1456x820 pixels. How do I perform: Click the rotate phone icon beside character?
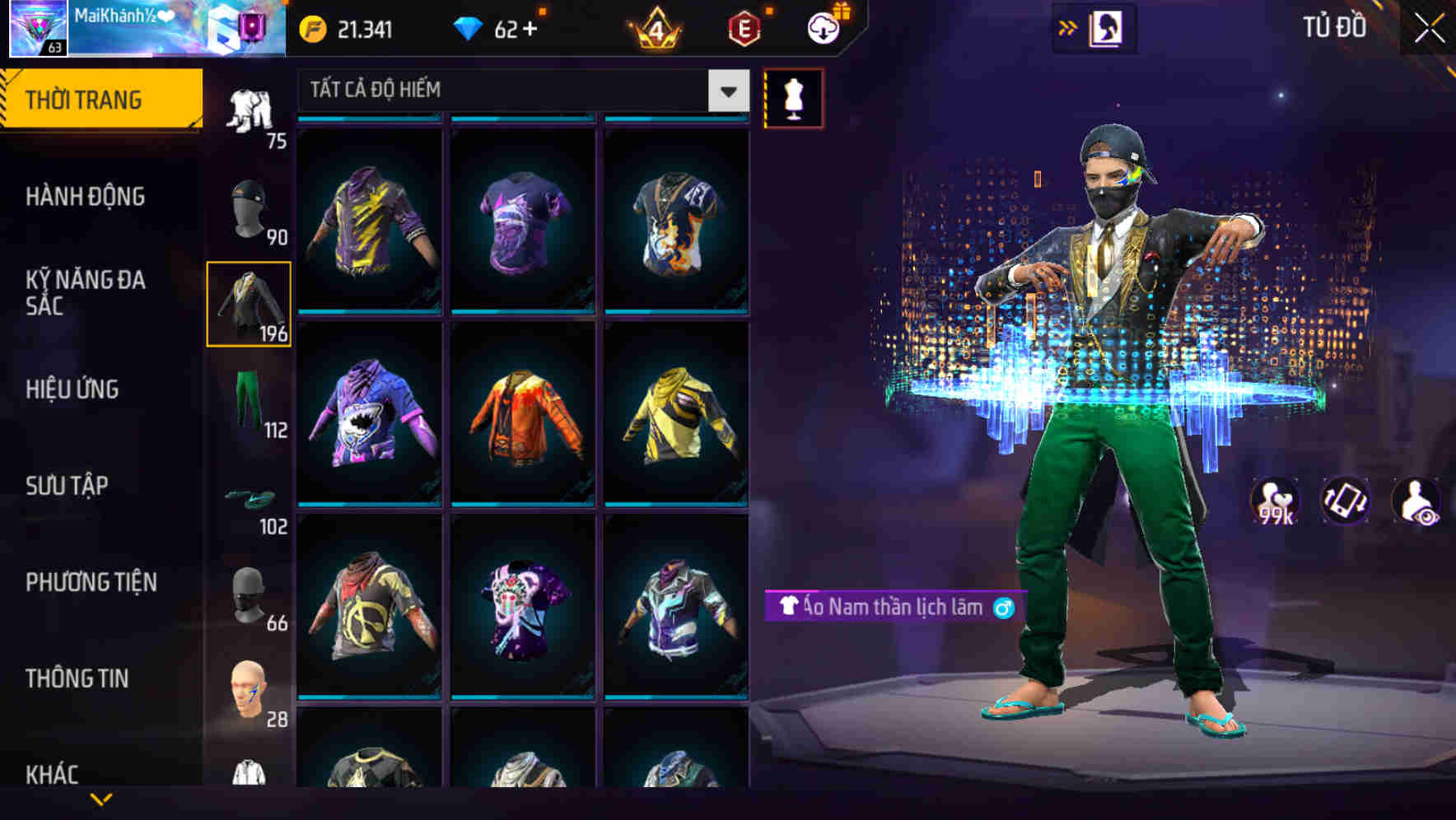pos(1346,500)
